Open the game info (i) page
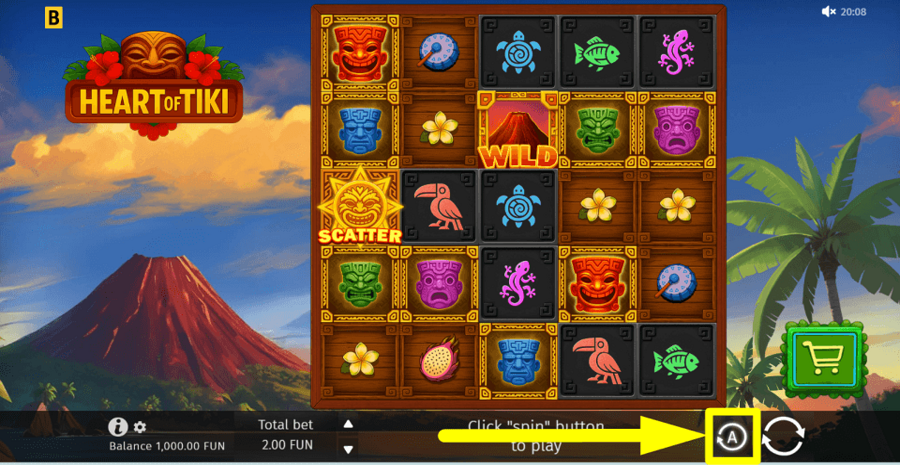Viewport: 900px width, 465px height. click(x=118, y=426)
